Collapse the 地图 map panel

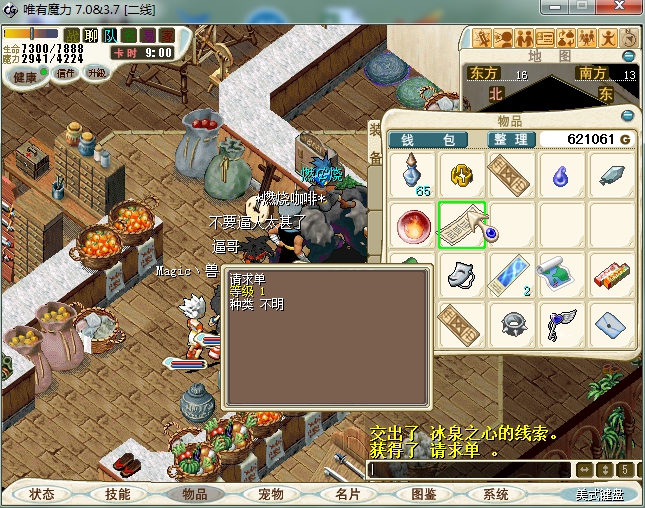[629, 56]
